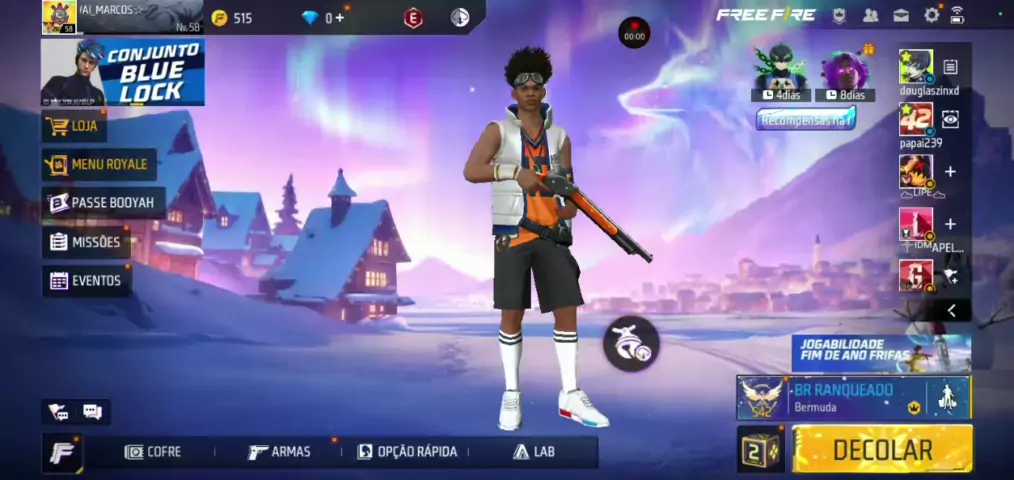This screenshot has height=480, width=1014.
Task: Open the mail envelope icon
Action: pyautogui.click(x=901, y=15)
